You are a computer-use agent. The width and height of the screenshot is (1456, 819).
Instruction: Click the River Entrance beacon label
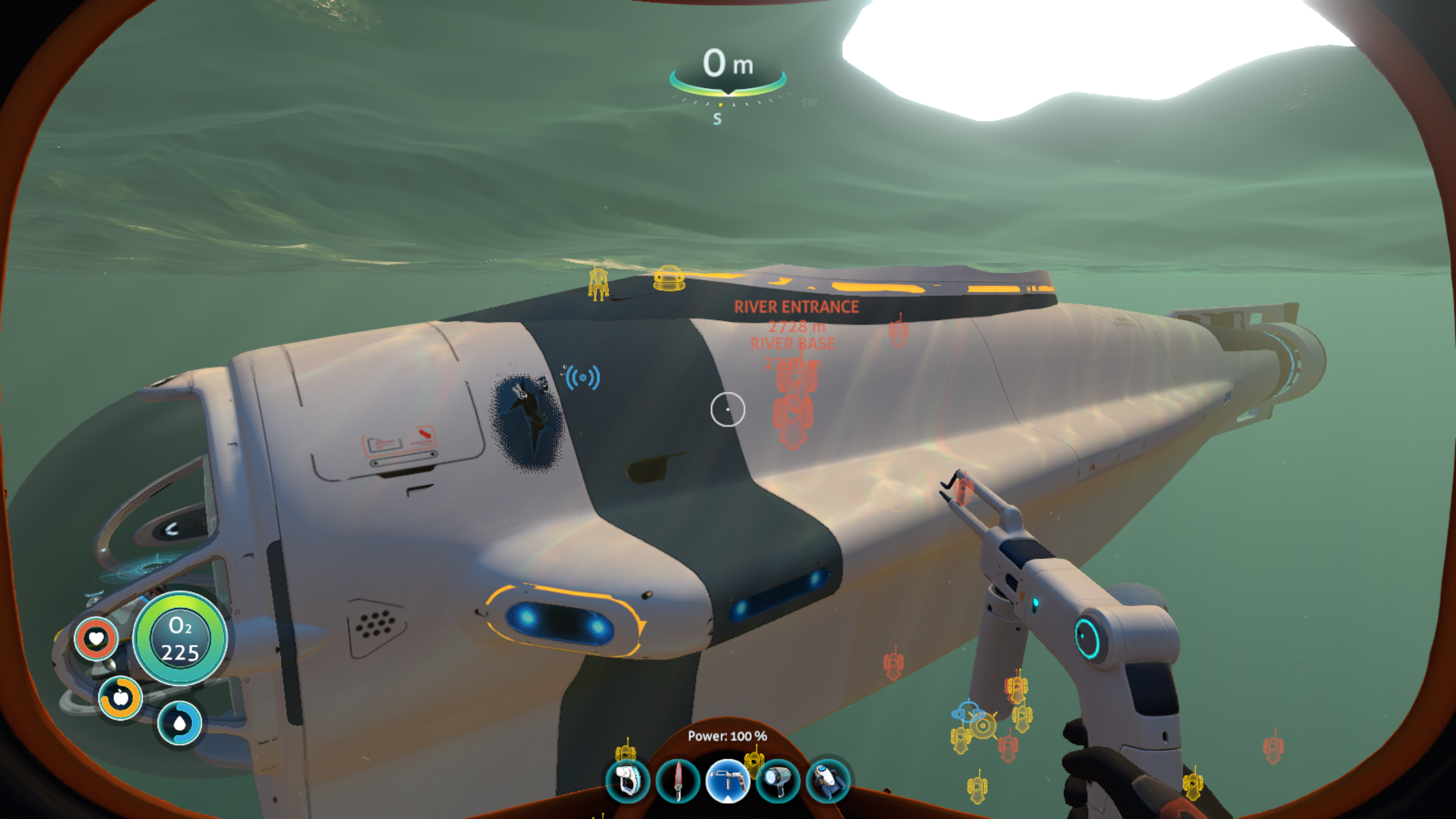pyautogui.click(x=796, y=307)
